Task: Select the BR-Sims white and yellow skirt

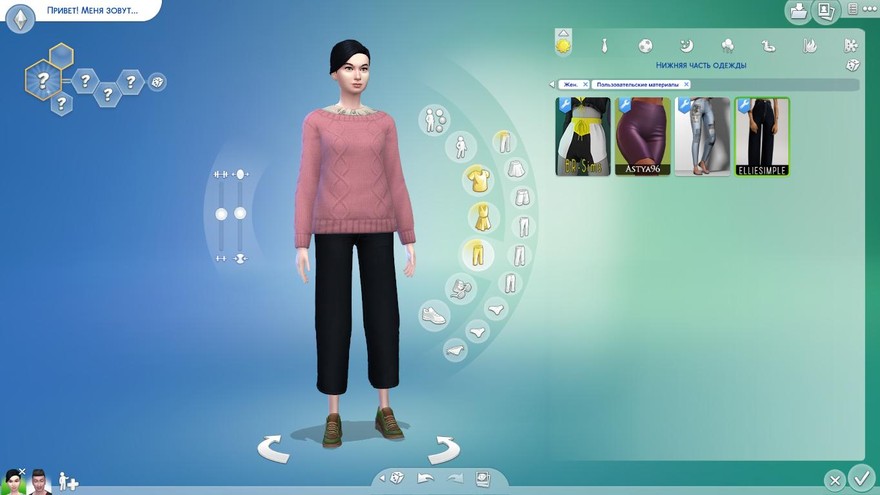Action: (583, 137)
